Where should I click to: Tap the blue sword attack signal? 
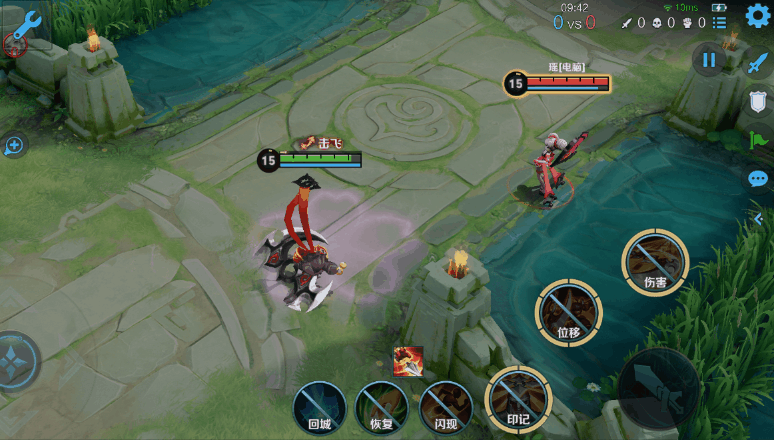(757, 62)
